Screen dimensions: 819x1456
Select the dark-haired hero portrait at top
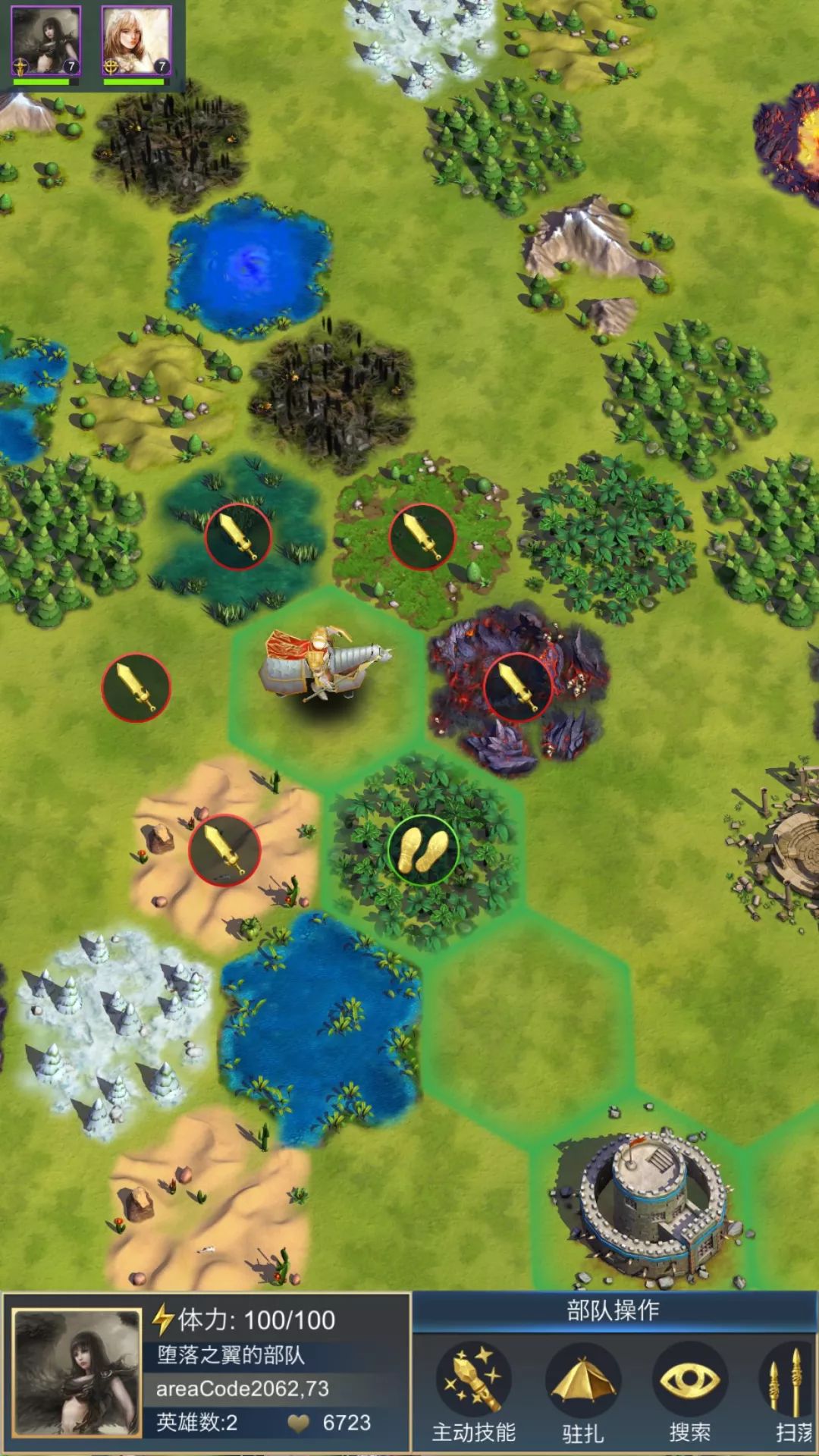[46, 42]
